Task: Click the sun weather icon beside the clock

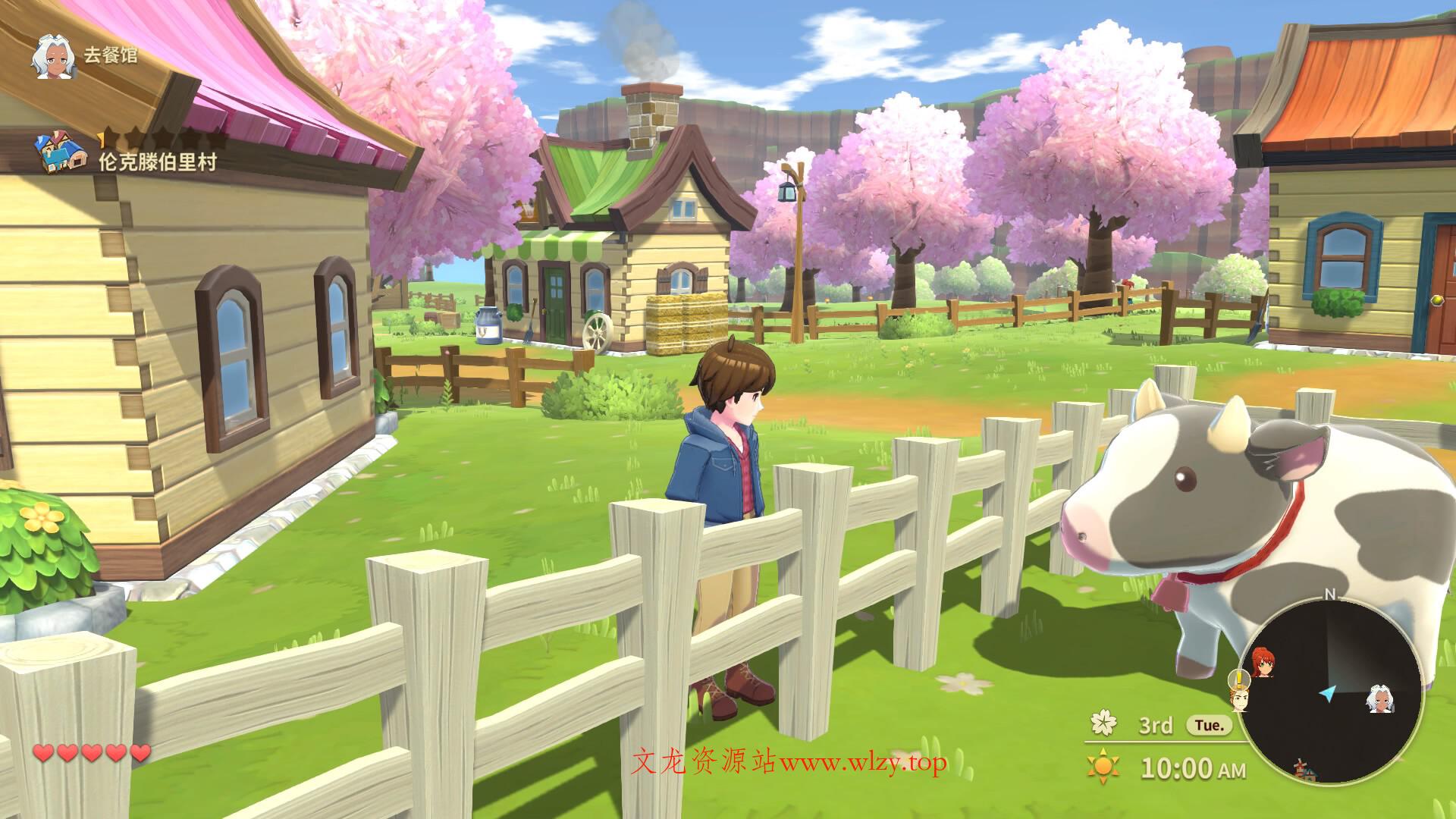Action: [1103, 766]
